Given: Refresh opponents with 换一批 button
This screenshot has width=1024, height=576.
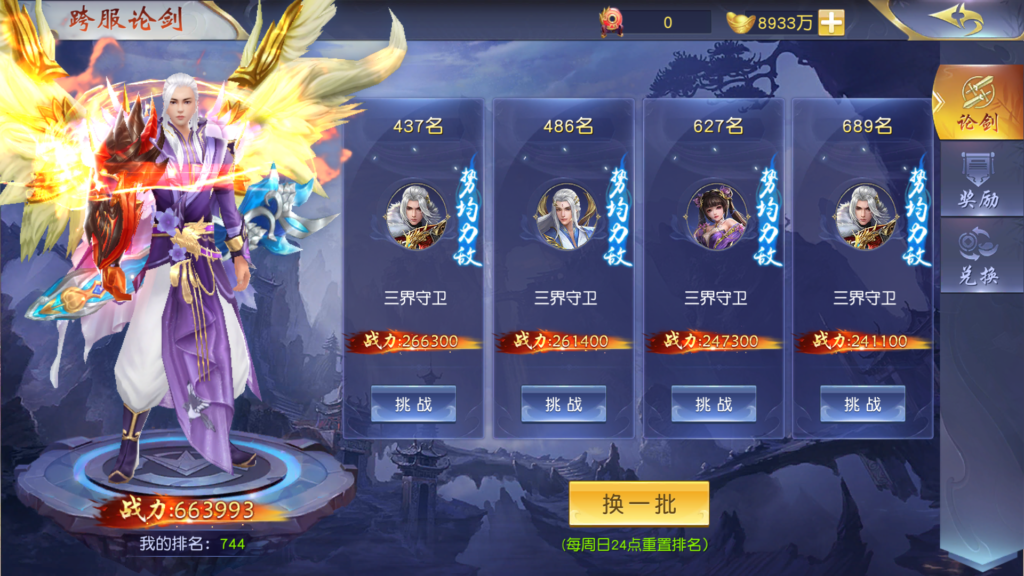Looking at the screenshot, I should pyautogui.click(x=639, y=504).
